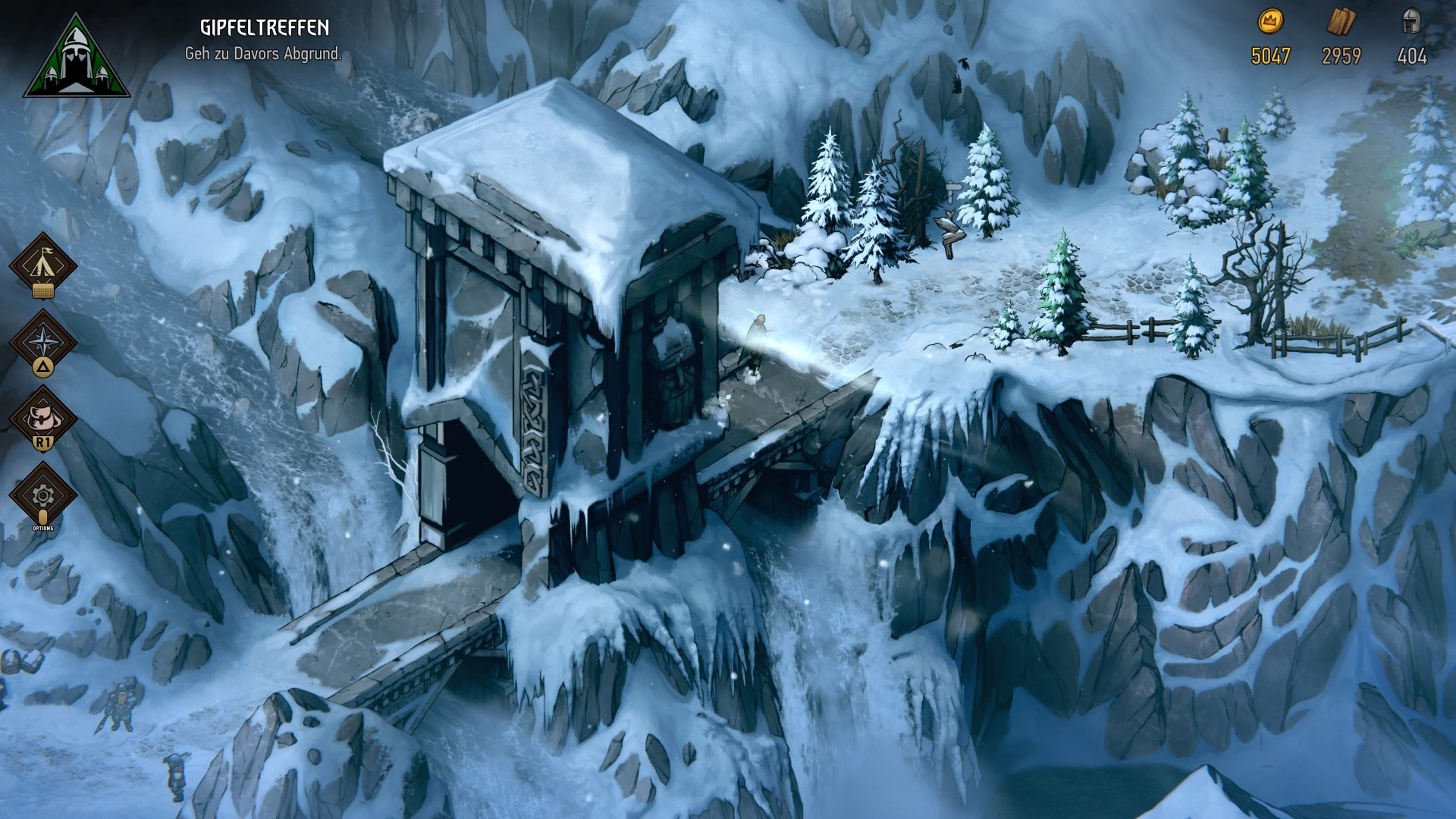This screenshot has width=1456, height=819.
Task: Click the touchpad badge below the tent icon
Action: [x=43, y=290]
